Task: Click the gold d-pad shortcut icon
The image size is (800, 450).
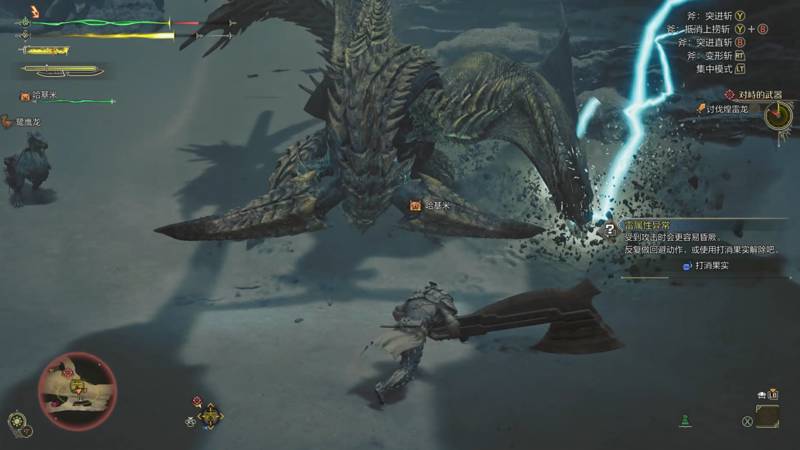Action: tap(210, 415)
